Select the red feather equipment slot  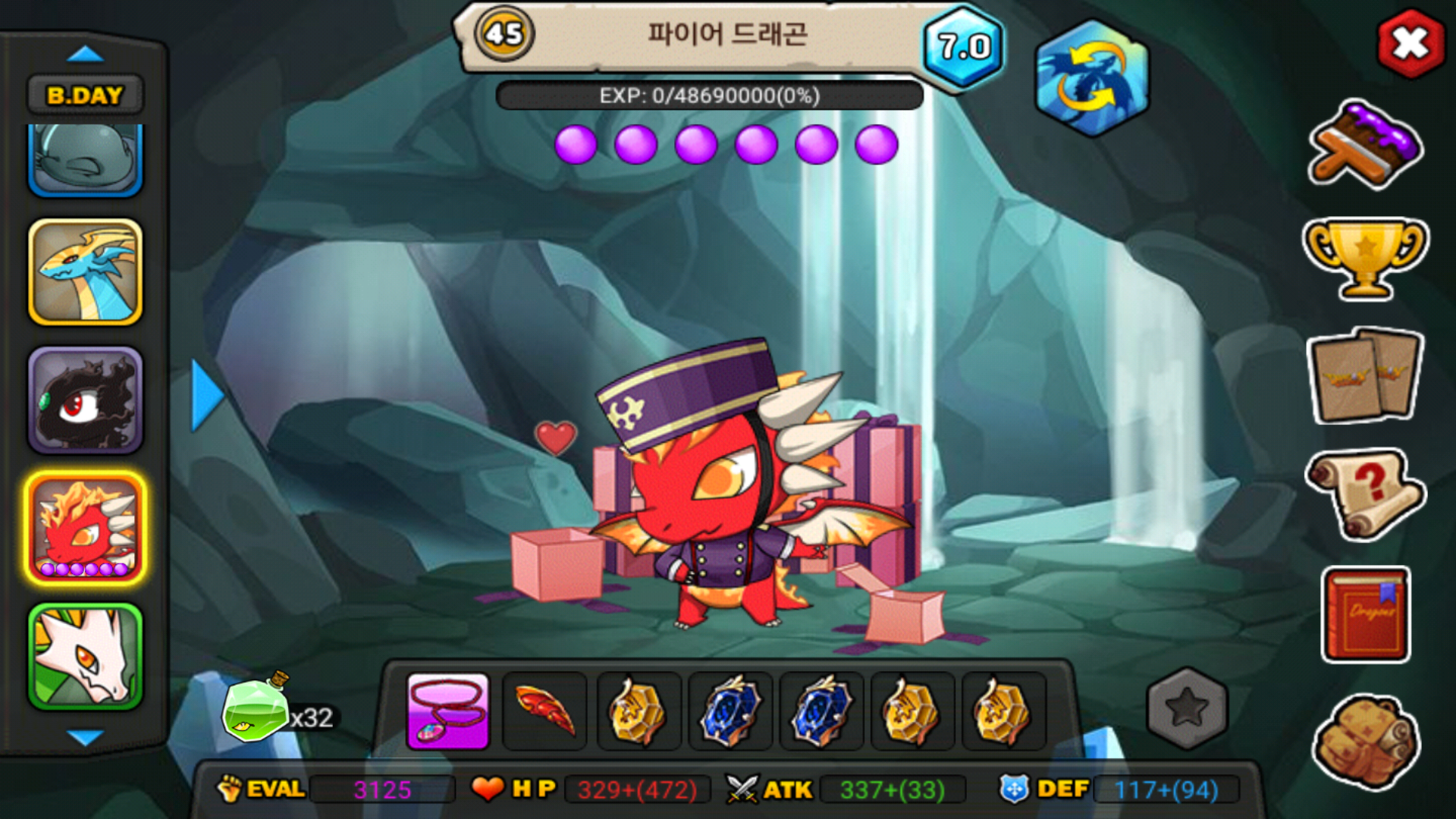[x=544, y=711]
